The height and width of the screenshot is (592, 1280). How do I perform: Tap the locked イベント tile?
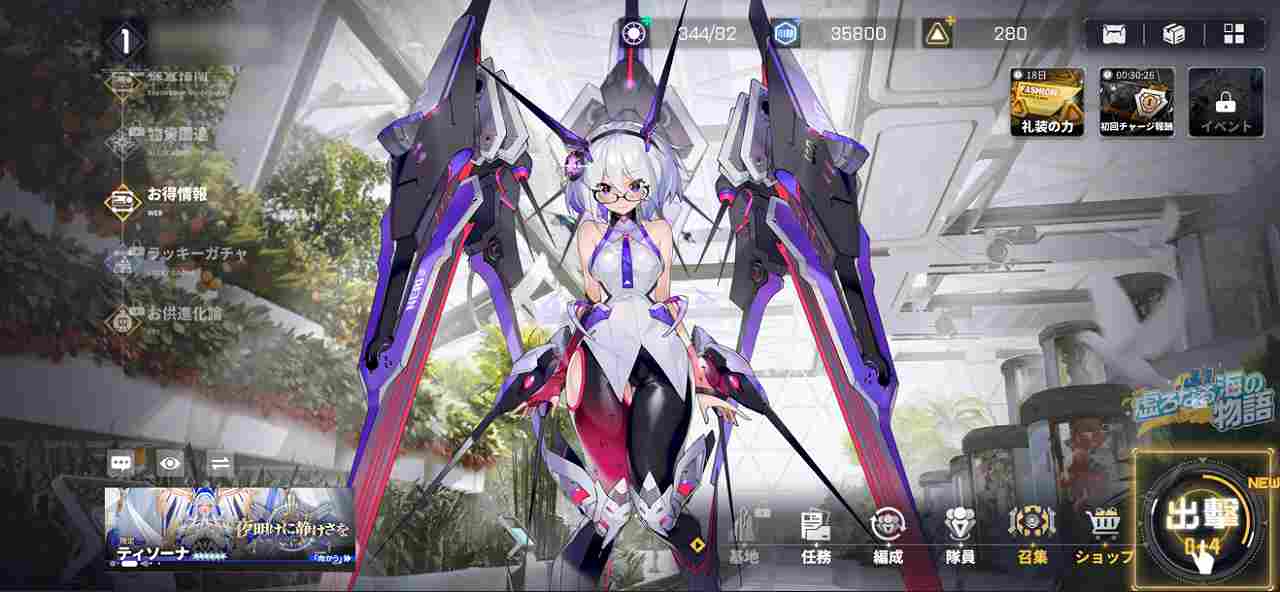pyautogui.click(x=1226, y=102)
